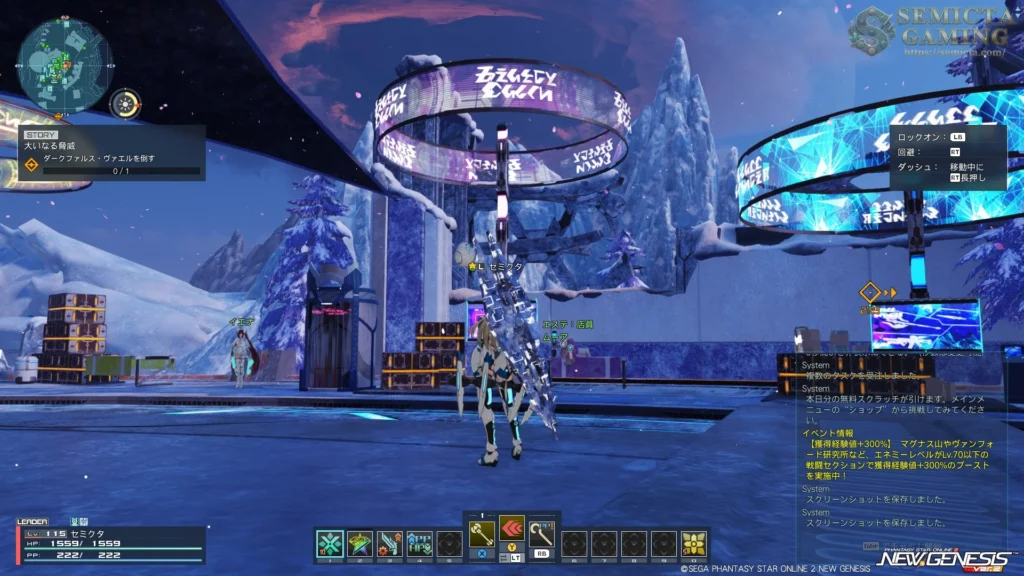Use the rainbow star item slot

coord(360,543)
